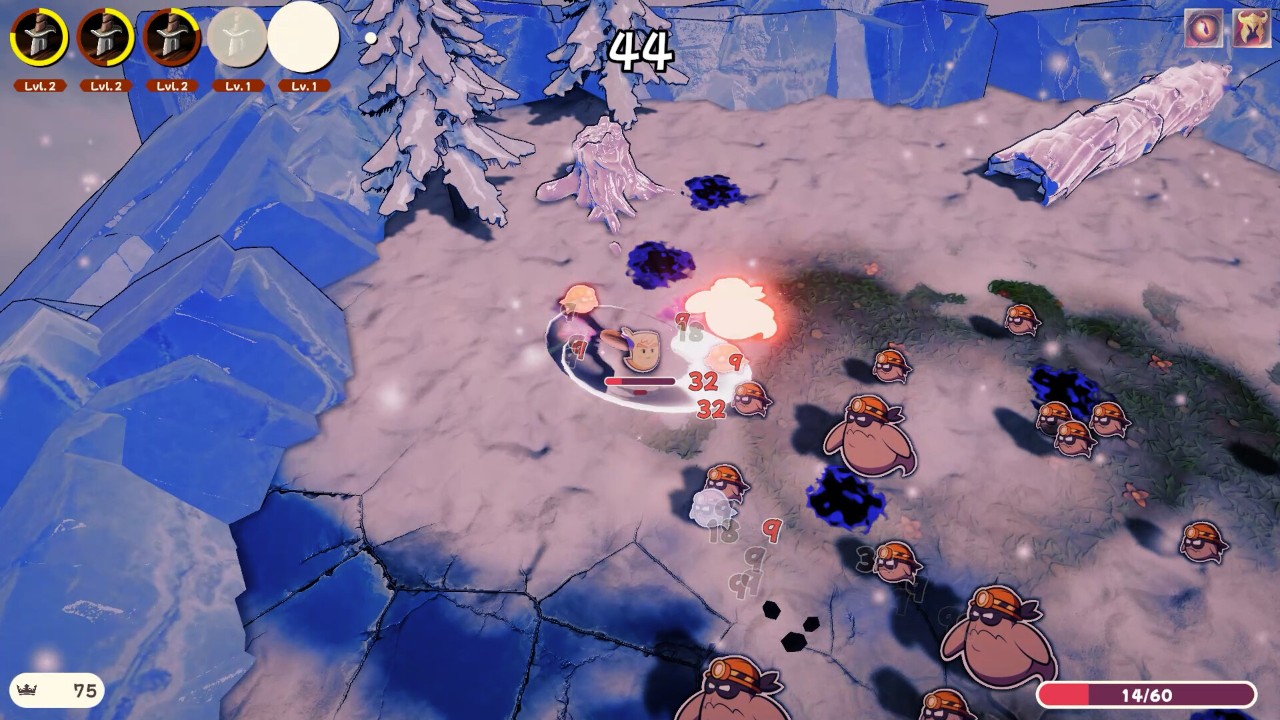Select the greyed-out dagger weapon slot
Image resolution: width=1280 pixels, height=720 pixels.
click(237, 38)
